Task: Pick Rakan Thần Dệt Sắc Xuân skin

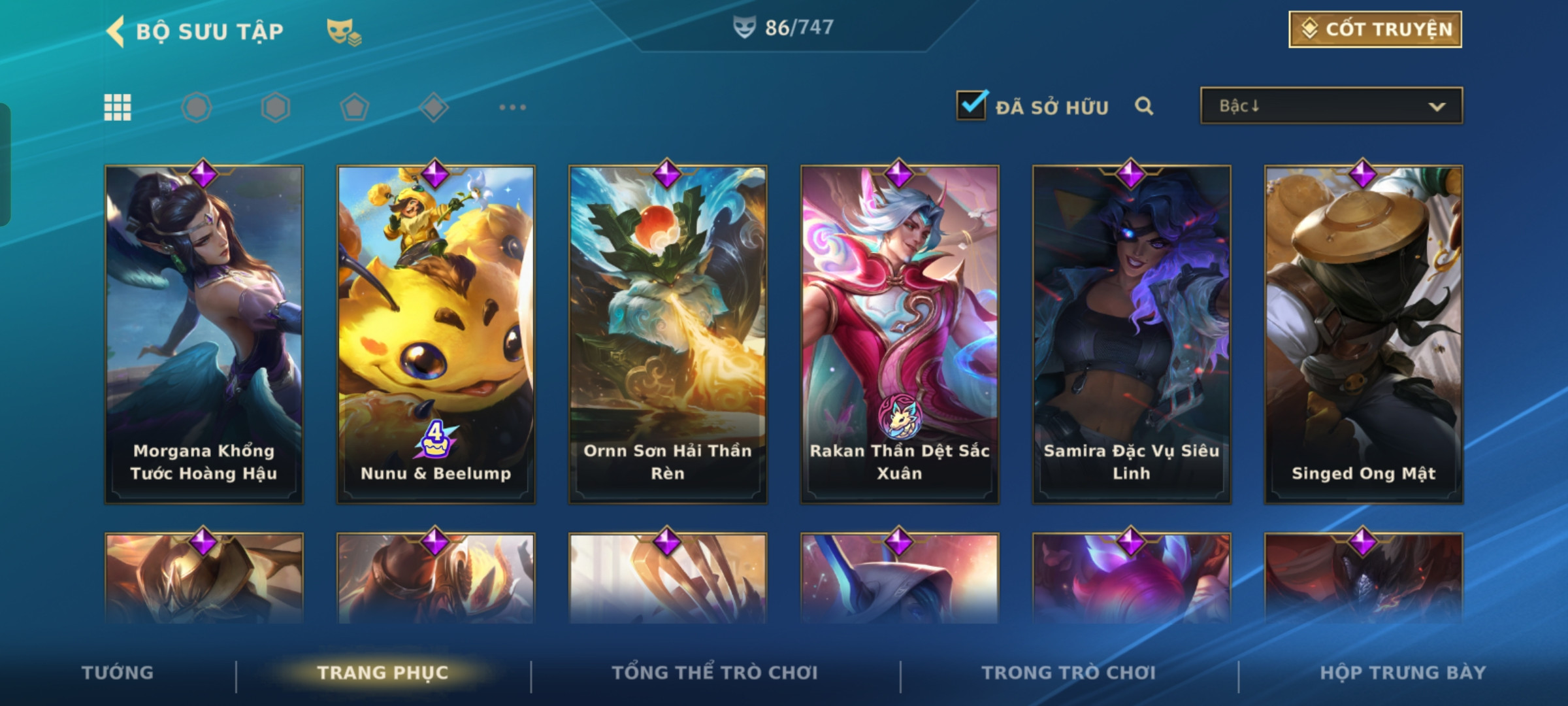Action: (x=900, y=334)
